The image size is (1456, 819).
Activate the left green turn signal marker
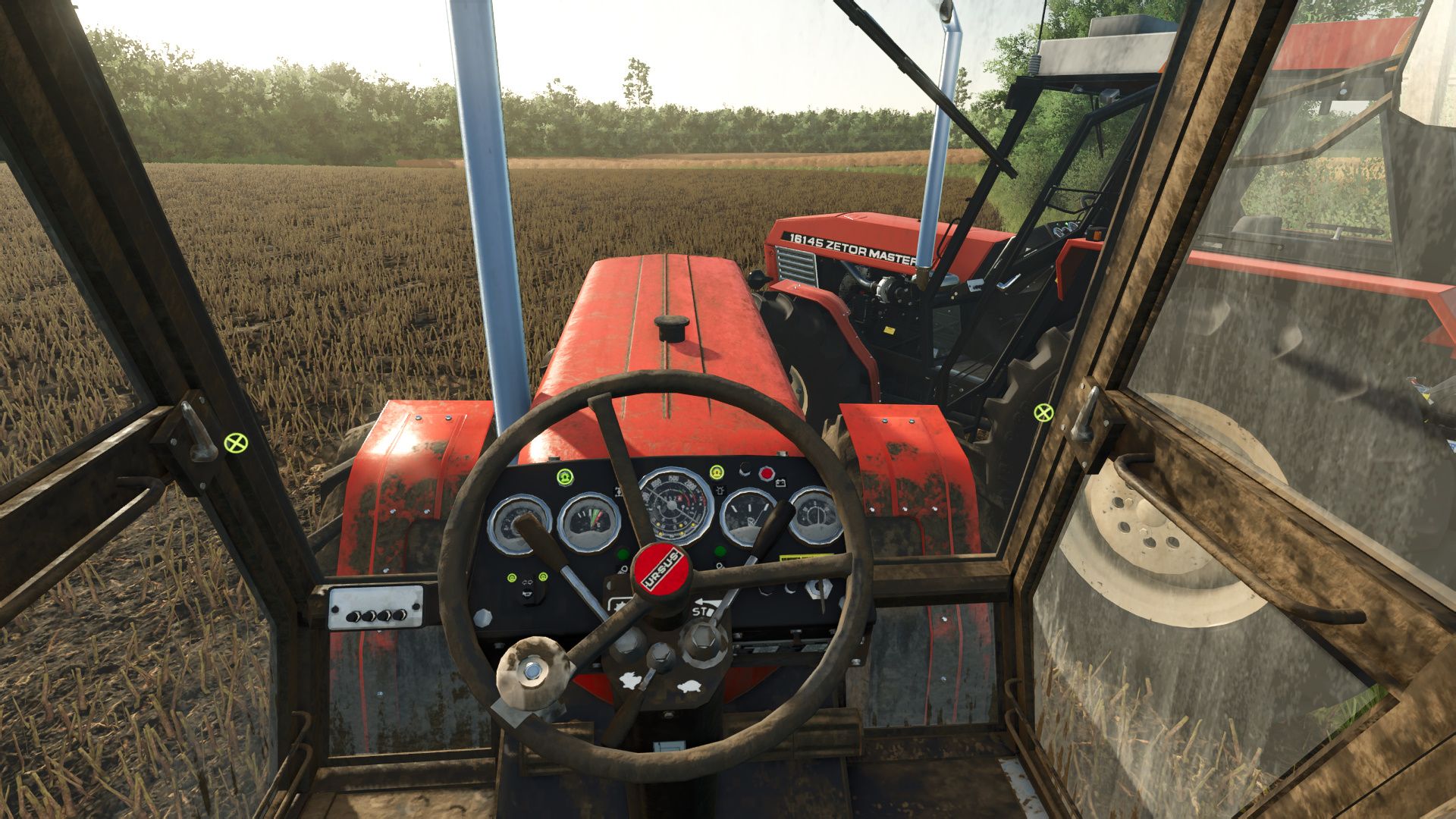pyautogui.click(x=513, y=578)
